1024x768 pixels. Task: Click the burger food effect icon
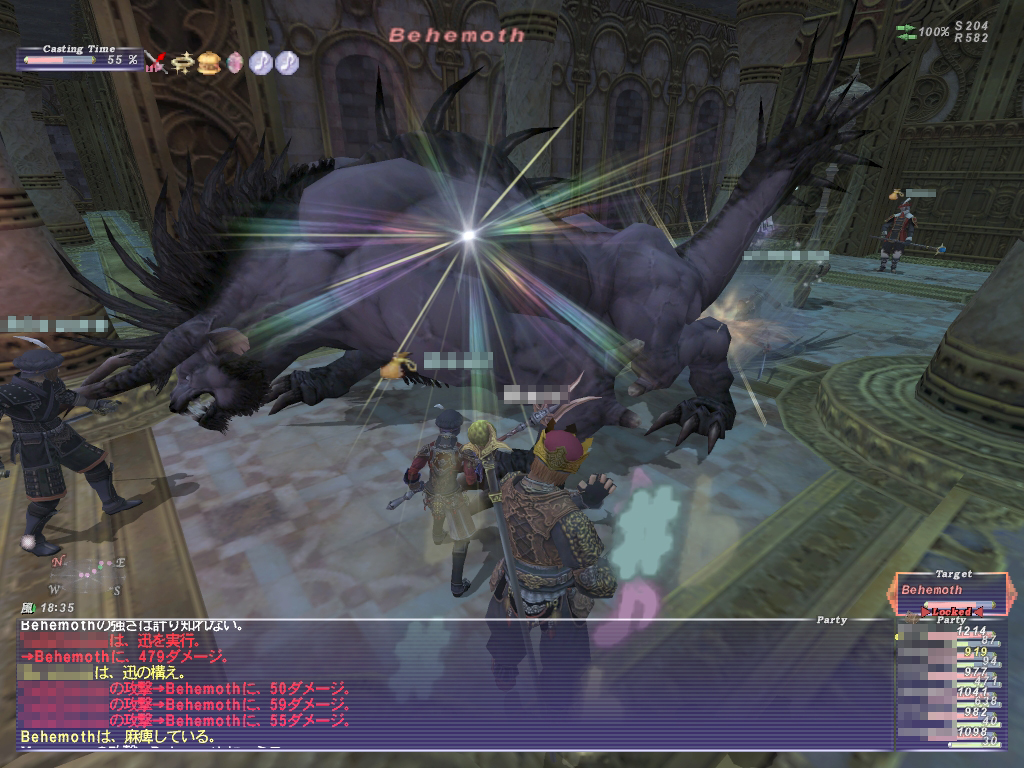point(209,63)
